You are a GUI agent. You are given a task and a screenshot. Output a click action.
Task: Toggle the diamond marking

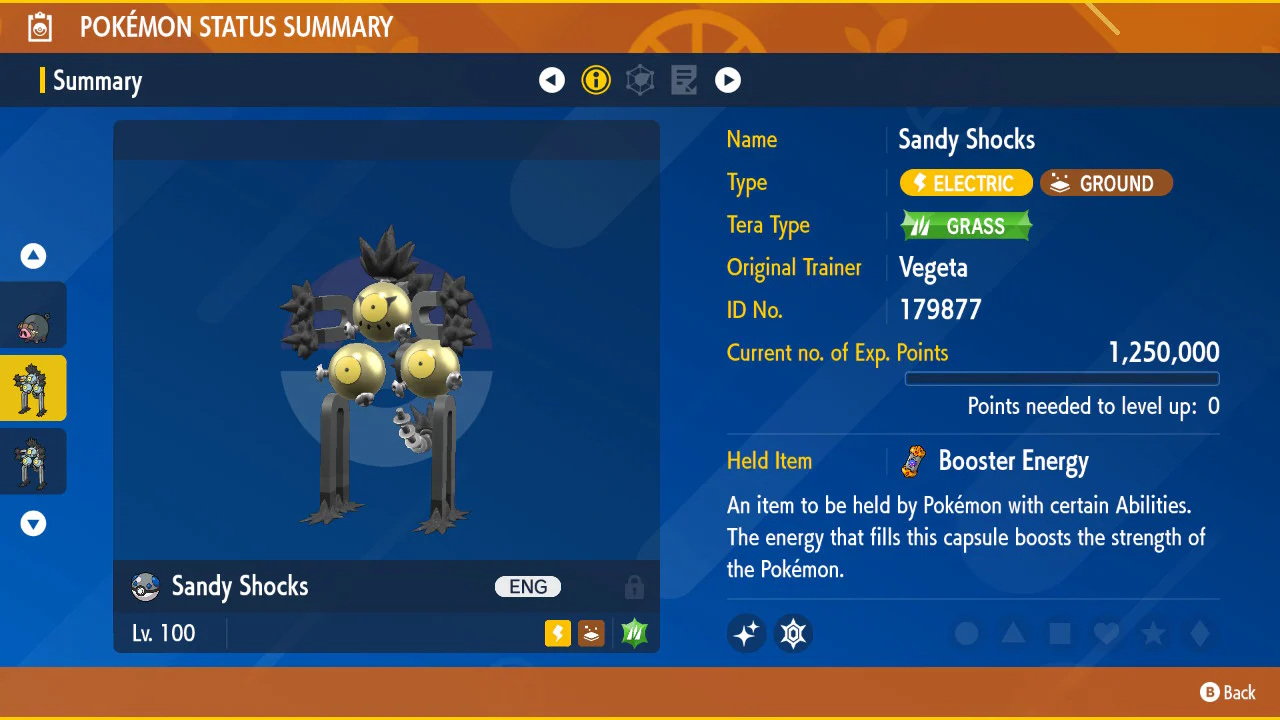click(x=1200, y=633)
